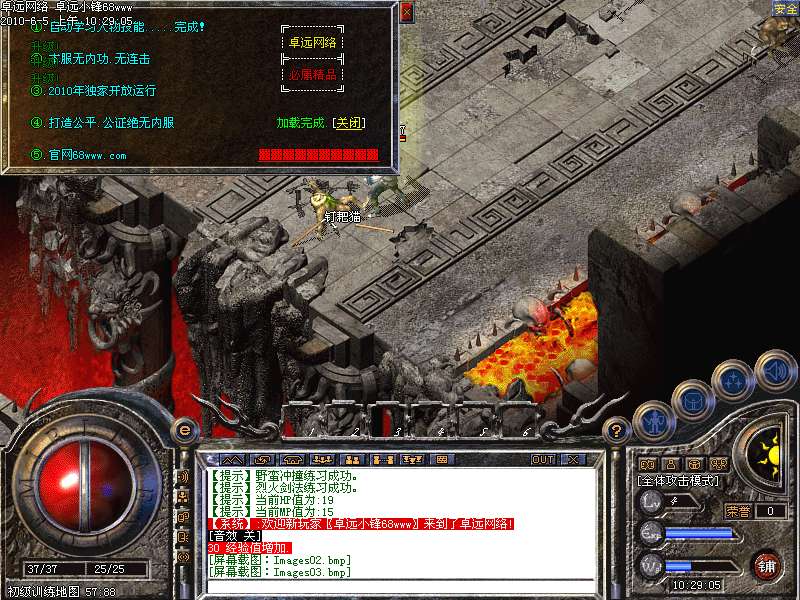Choose the red 必属精品 button
800x600 pixels.
pyautogui.click(x=313, y=75)
